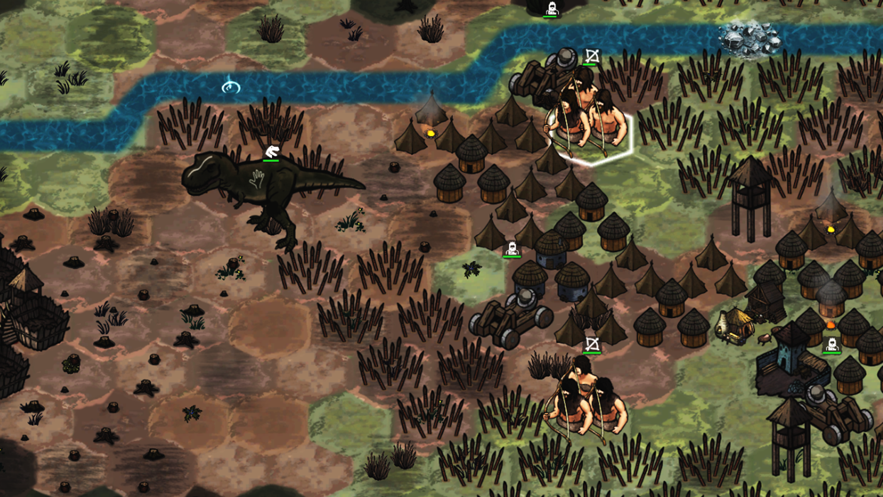Click the bow marker above the southern archers
Screen dimensions: 883x497
point(592,345)
